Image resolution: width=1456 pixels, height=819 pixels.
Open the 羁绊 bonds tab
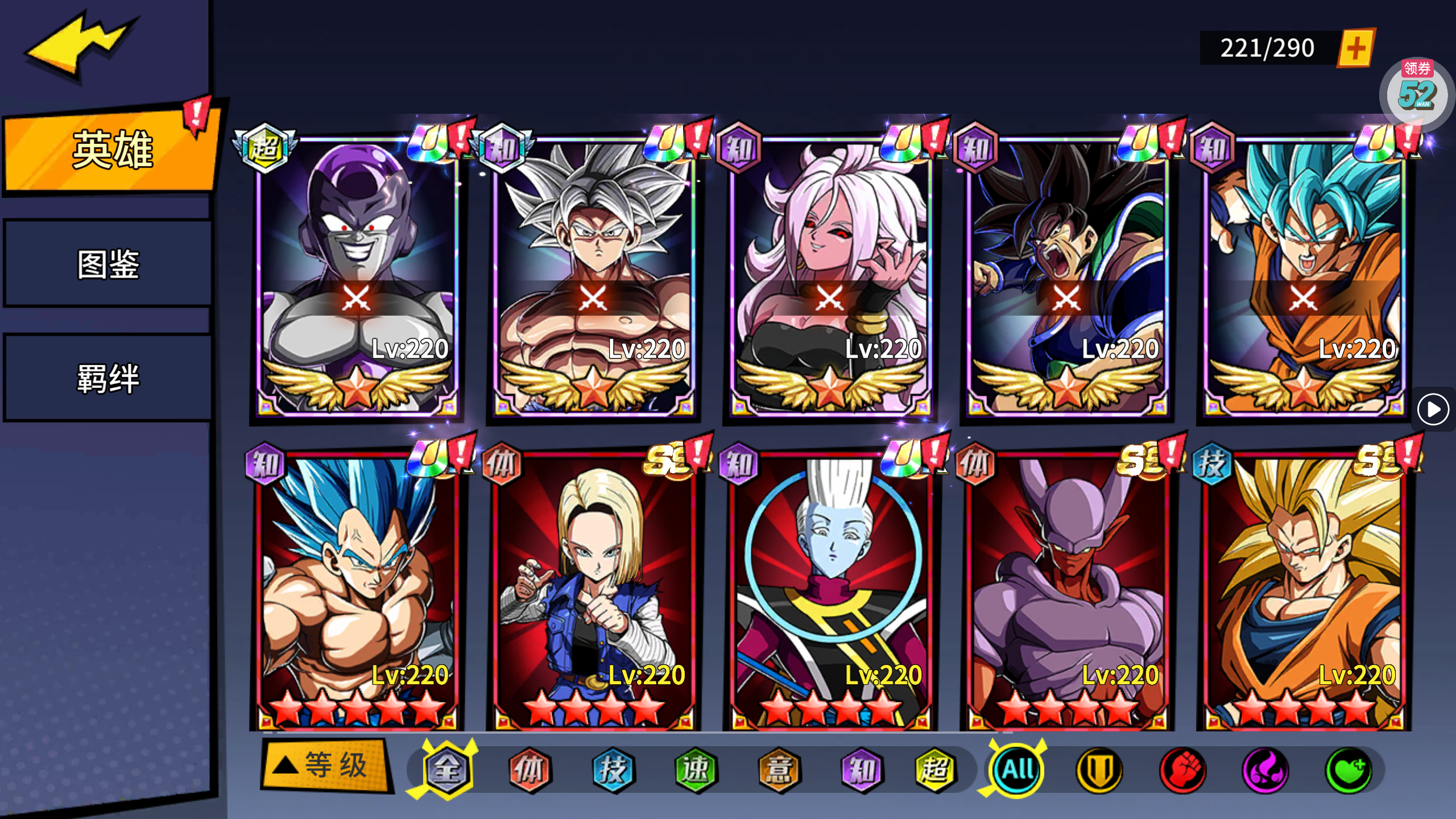[x=108, y=378]
